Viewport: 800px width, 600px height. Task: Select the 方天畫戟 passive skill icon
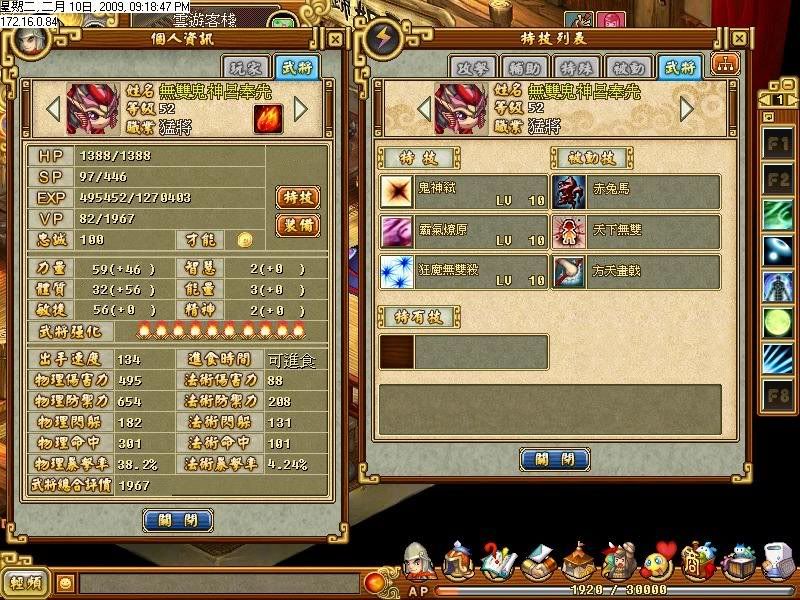click(x=570, y=272)
